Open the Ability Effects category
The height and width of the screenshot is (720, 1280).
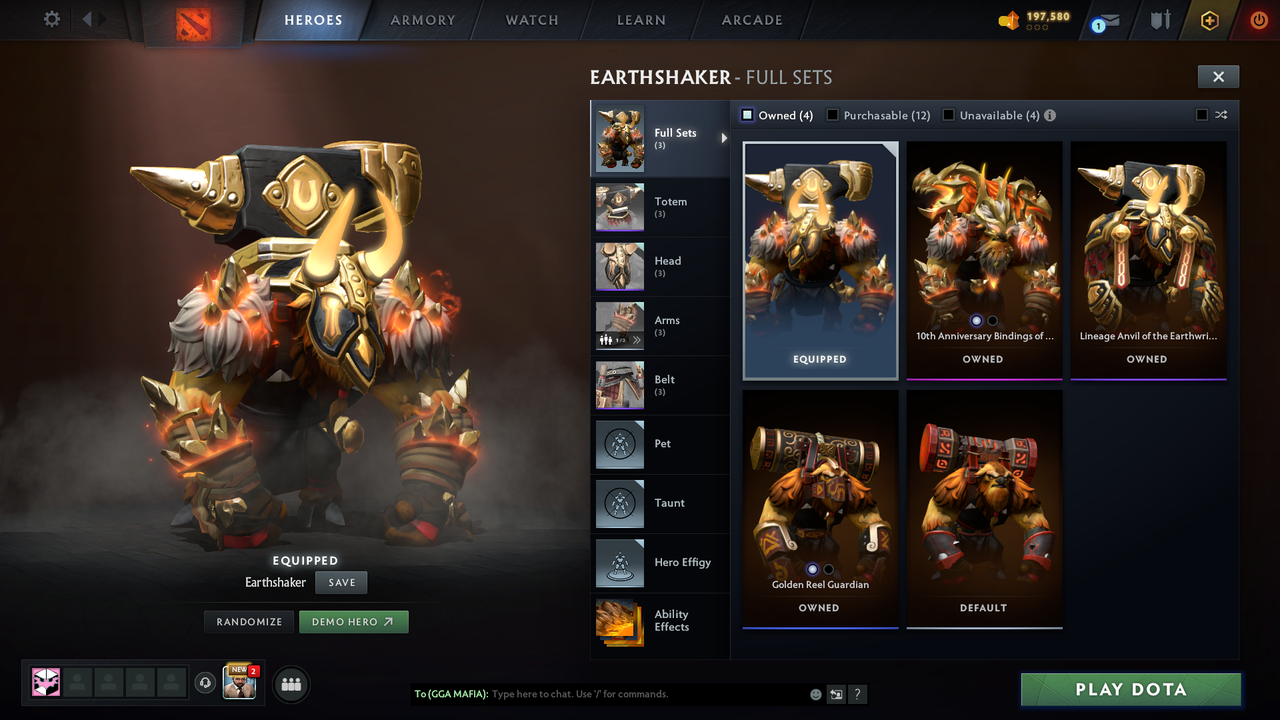pyautogui.click(x=660, y=622)
